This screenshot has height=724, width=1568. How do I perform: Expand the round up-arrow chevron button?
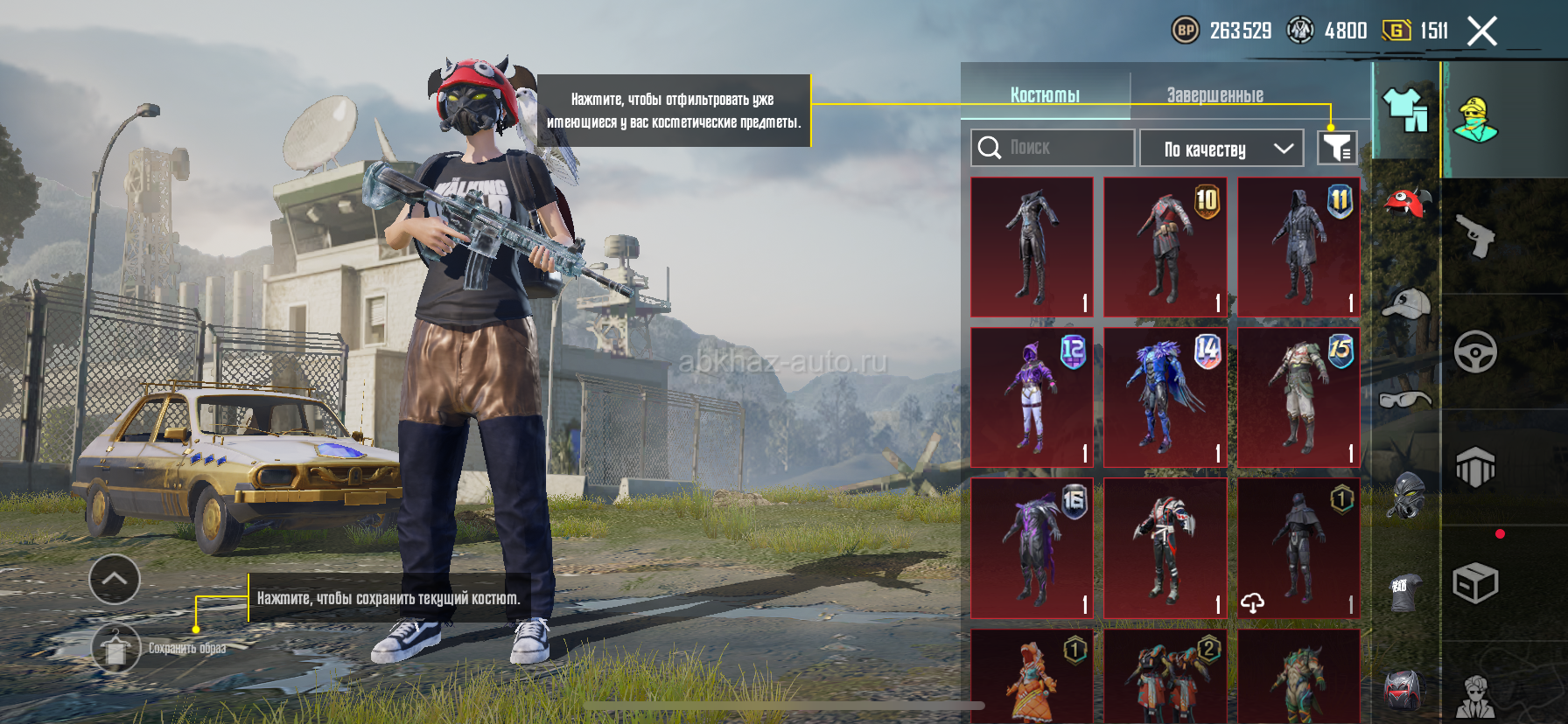point(115,579)
